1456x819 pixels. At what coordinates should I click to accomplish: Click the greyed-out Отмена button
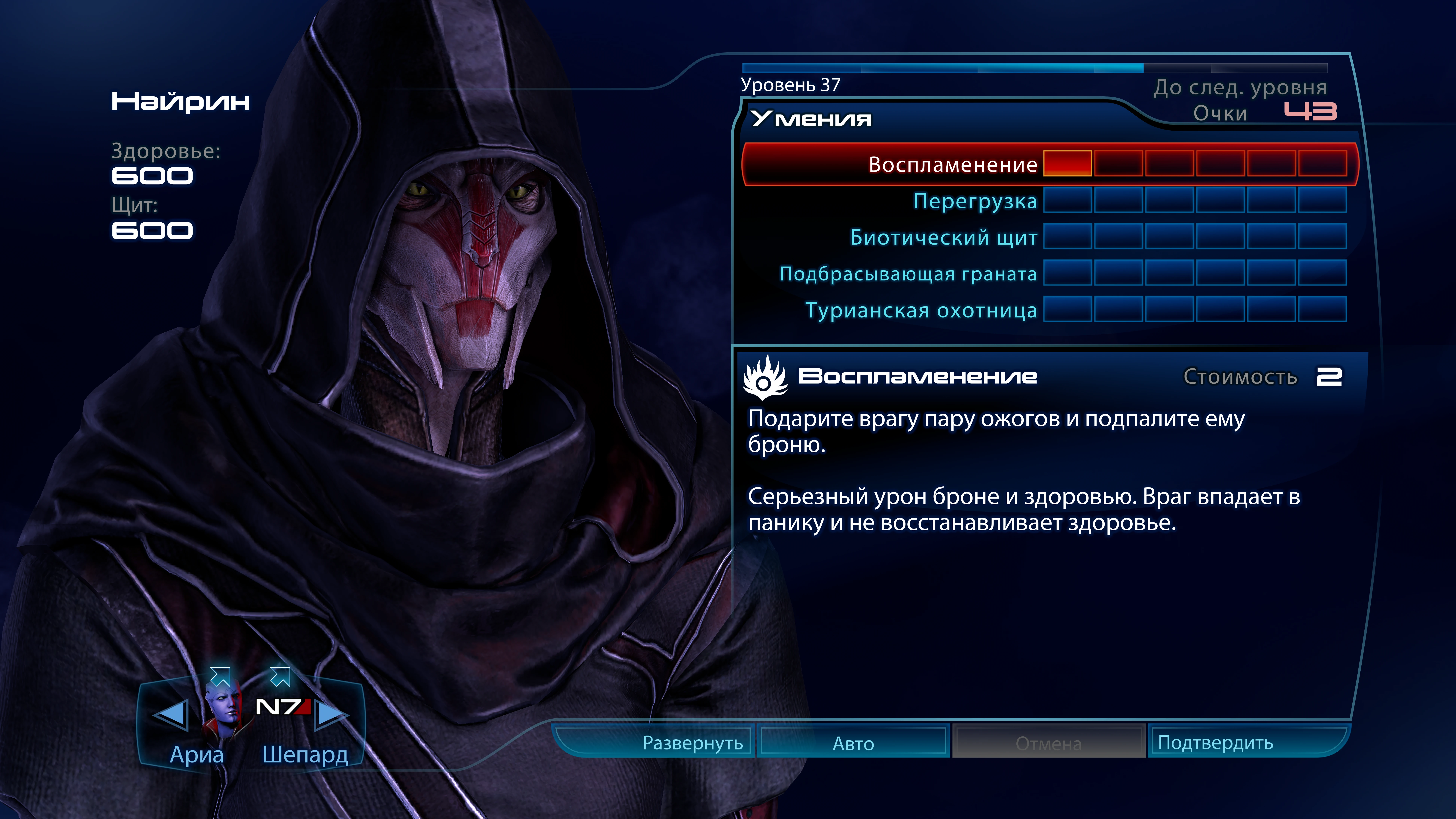[x=1049, y=743]
